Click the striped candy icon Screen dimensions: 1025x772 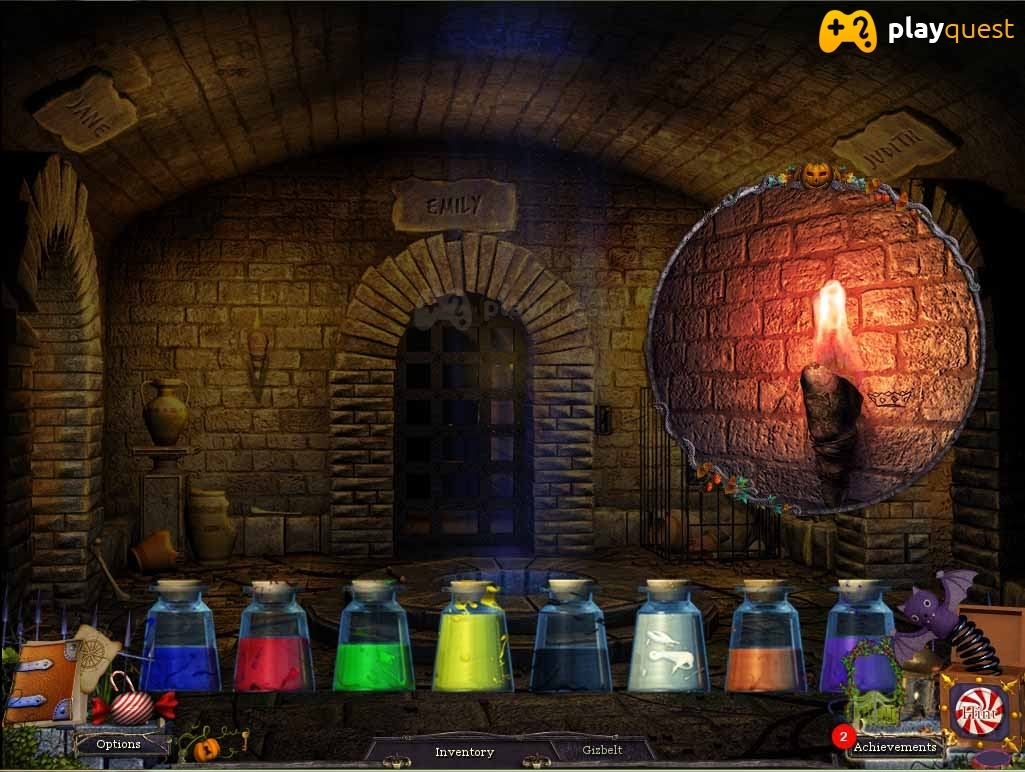click(x=132, y=706)
